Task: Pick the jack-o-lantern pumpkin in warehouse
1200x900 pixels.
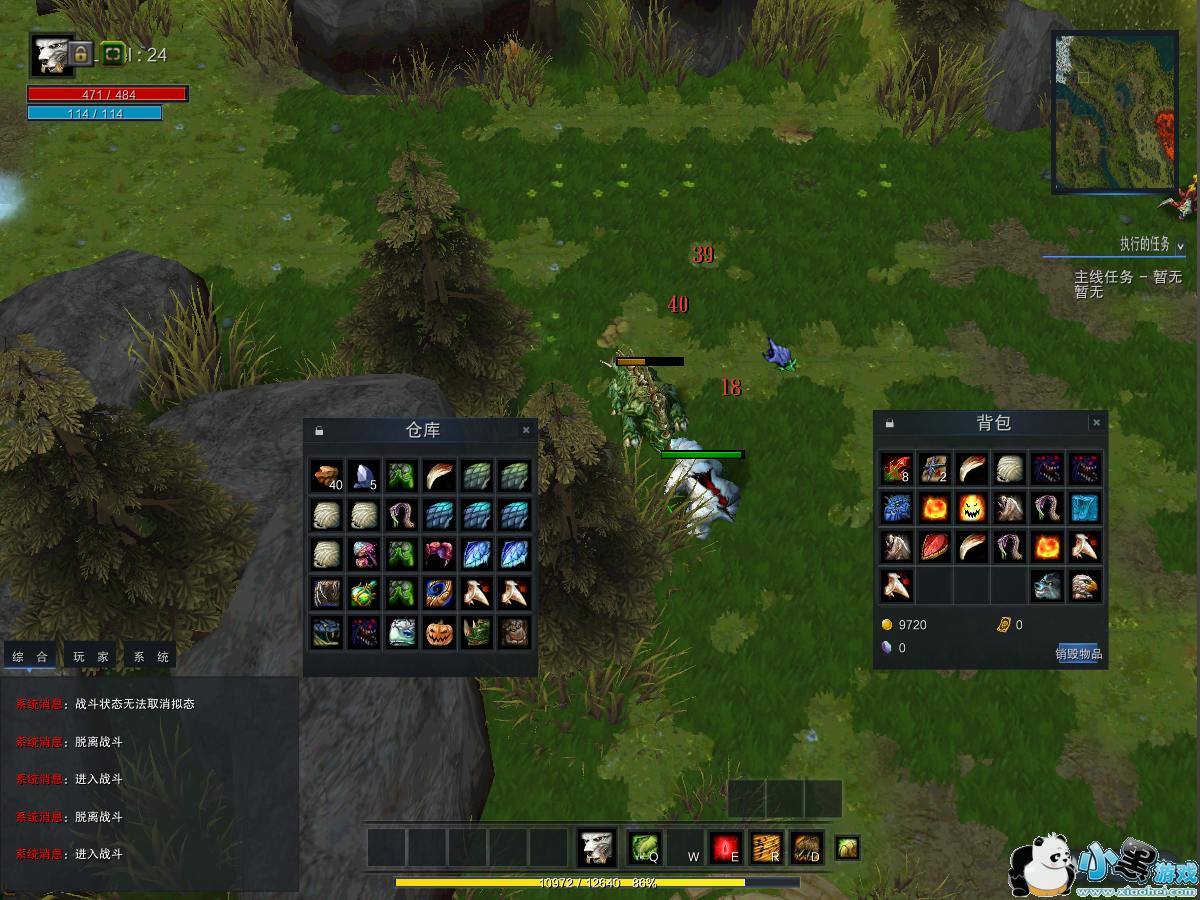Action: (440, 632)
